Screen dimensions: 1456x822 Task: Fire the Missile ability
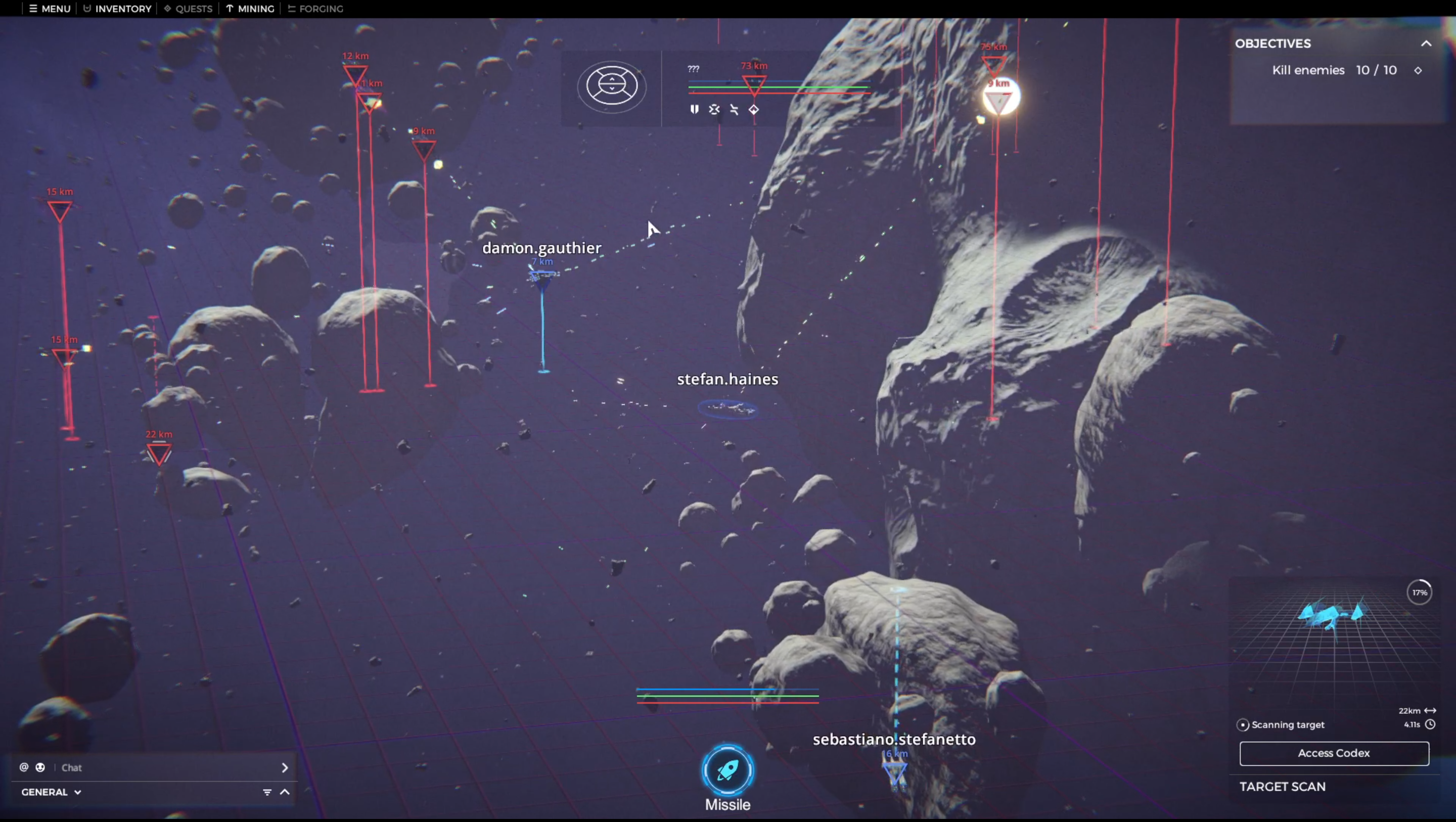pyautogui.click(x=727, y=770)
